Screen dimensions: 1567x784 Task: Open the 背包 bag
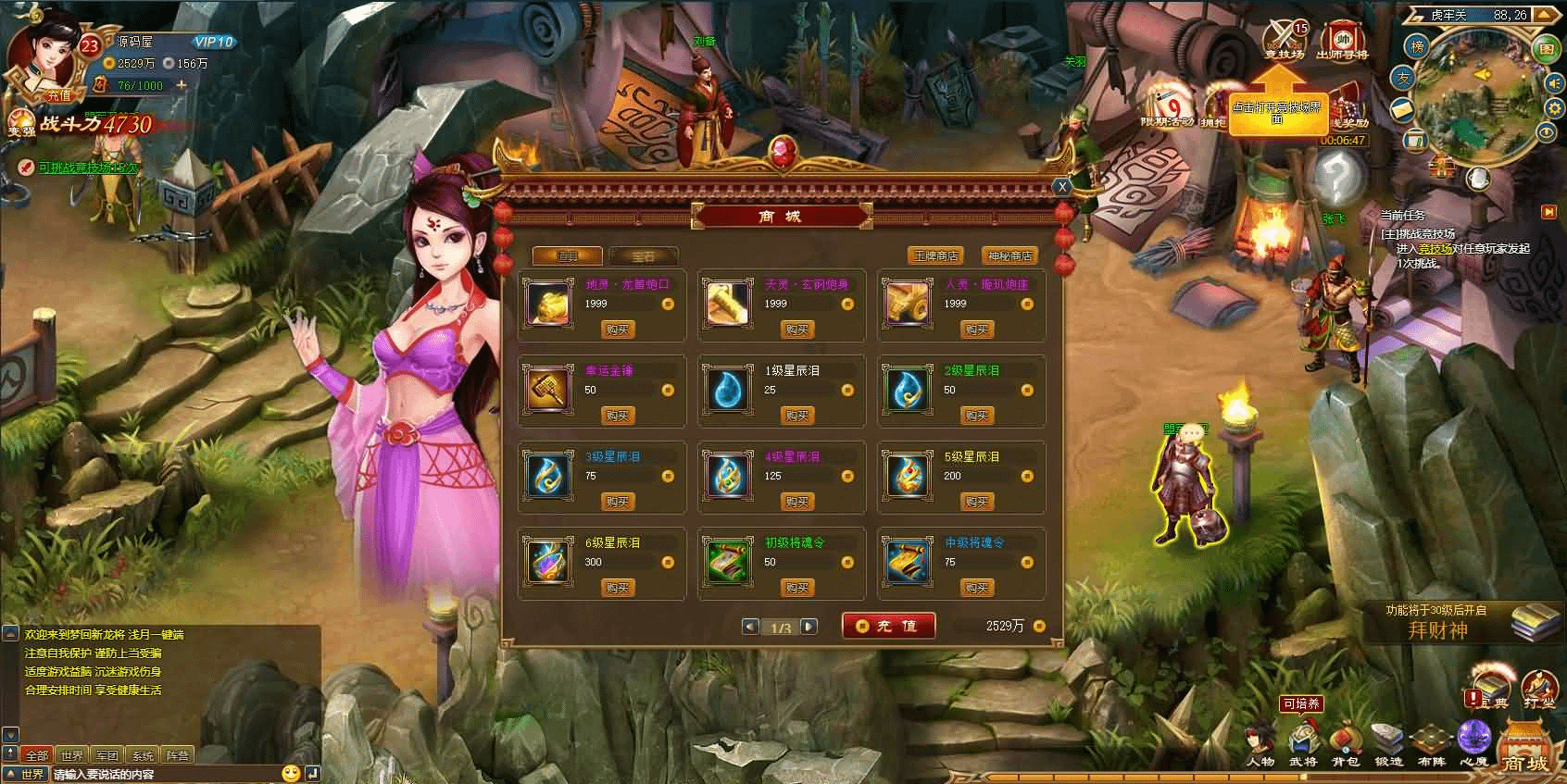(x=1345, y=744)
